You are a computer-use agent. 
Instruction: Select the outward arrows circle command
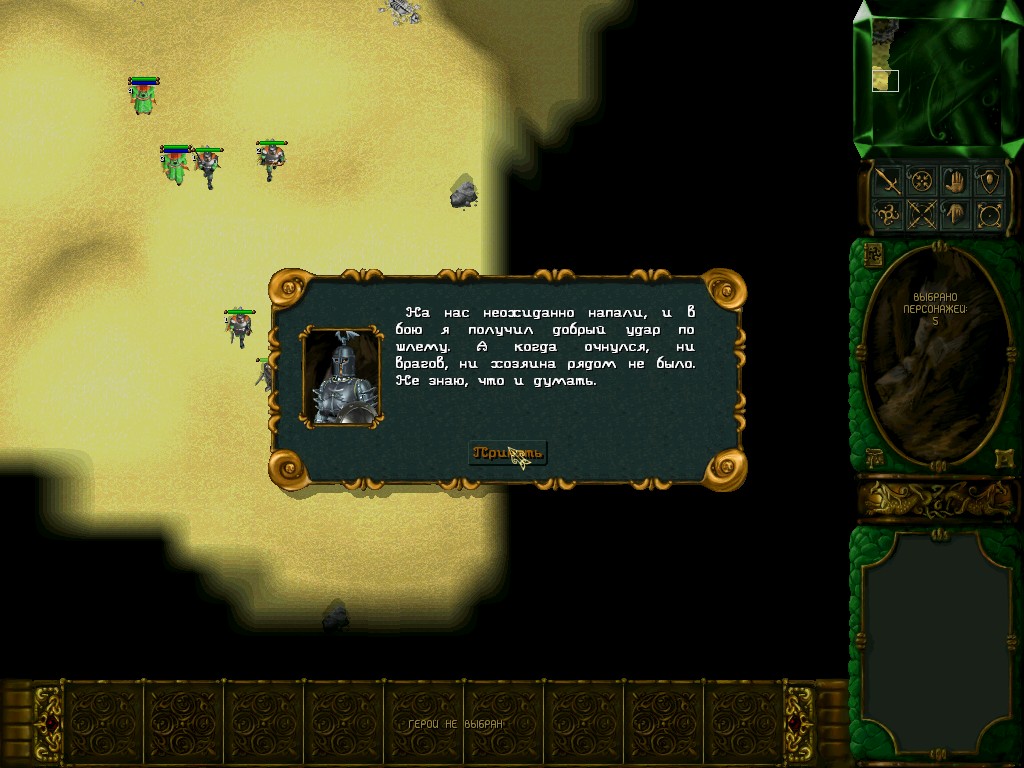point(989,214)
